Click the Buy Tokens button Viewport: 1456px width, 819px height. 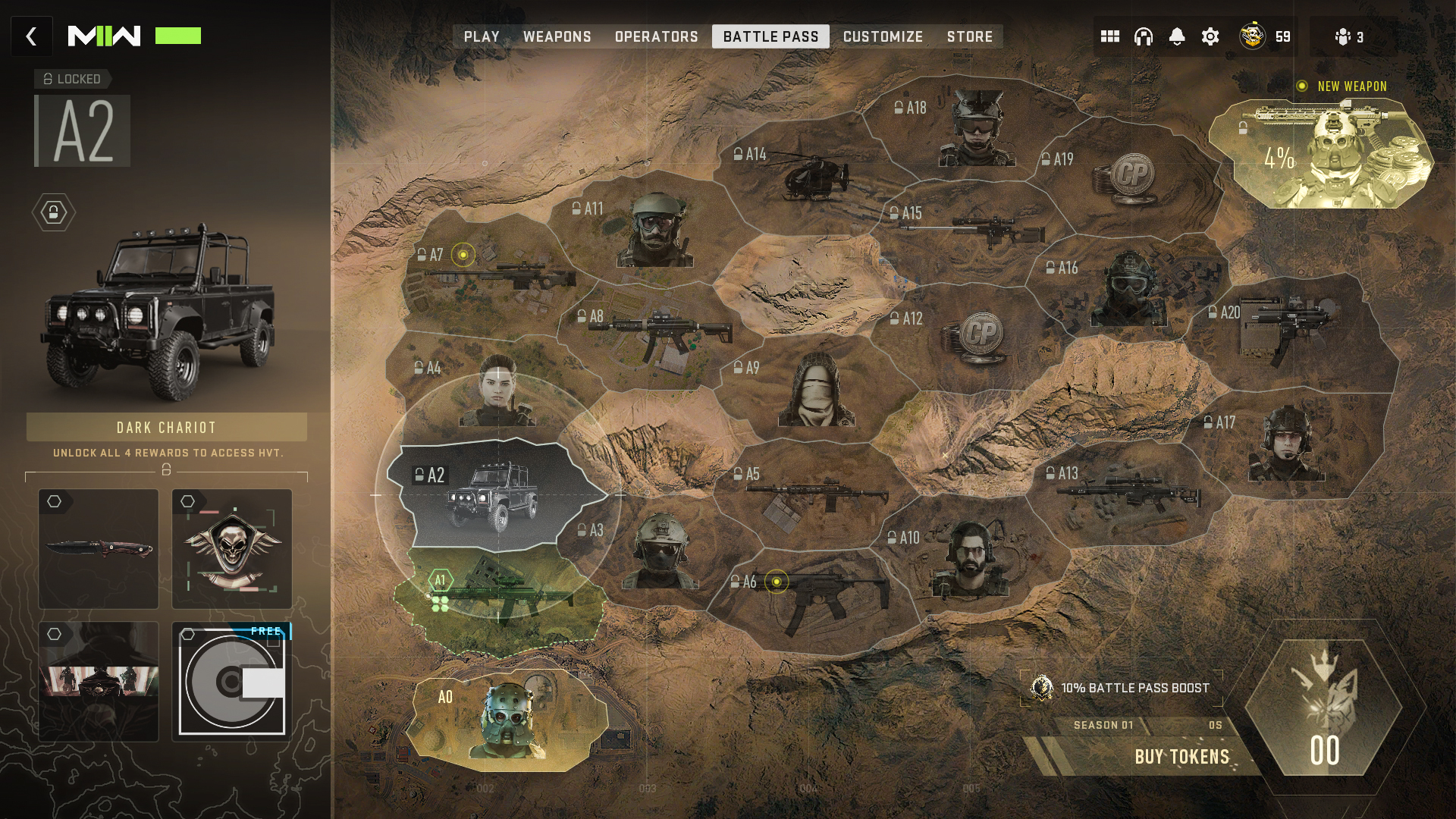coord(1185,755)
